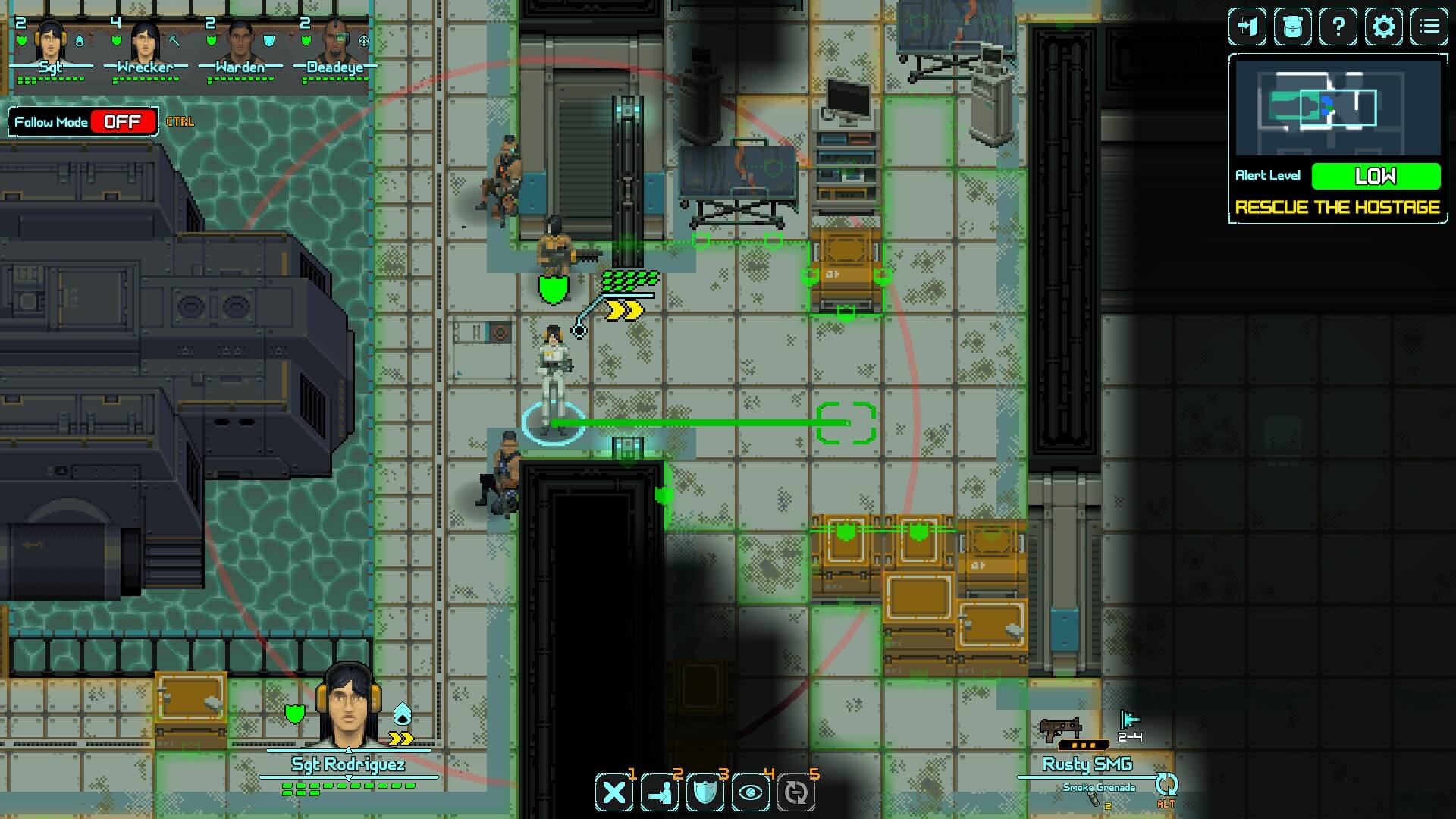Select Wrecker squad member portrait

coord(145,40)
